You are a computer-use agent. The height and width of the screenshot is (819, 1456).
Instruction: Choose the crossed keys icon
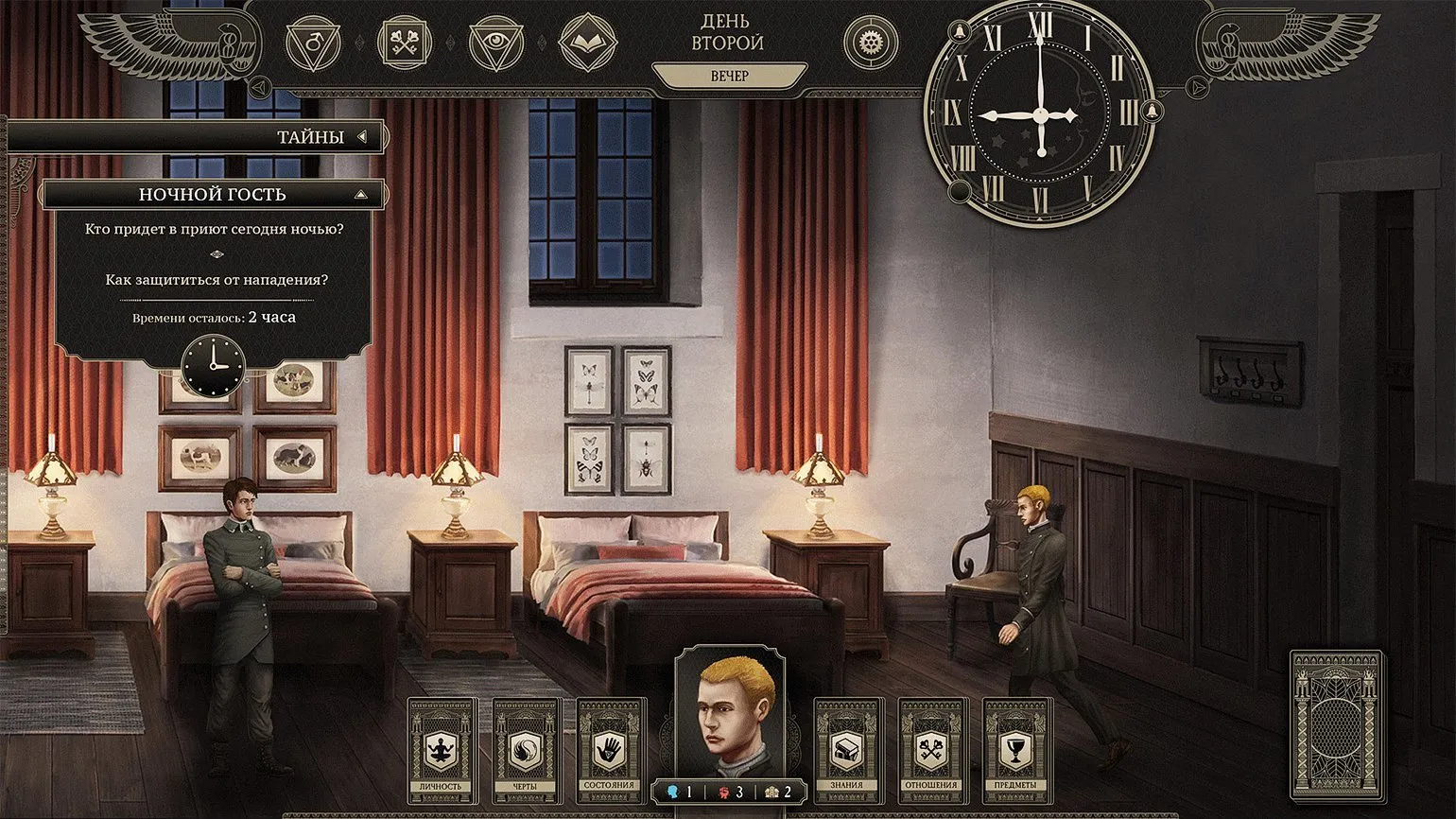point(404,42)
